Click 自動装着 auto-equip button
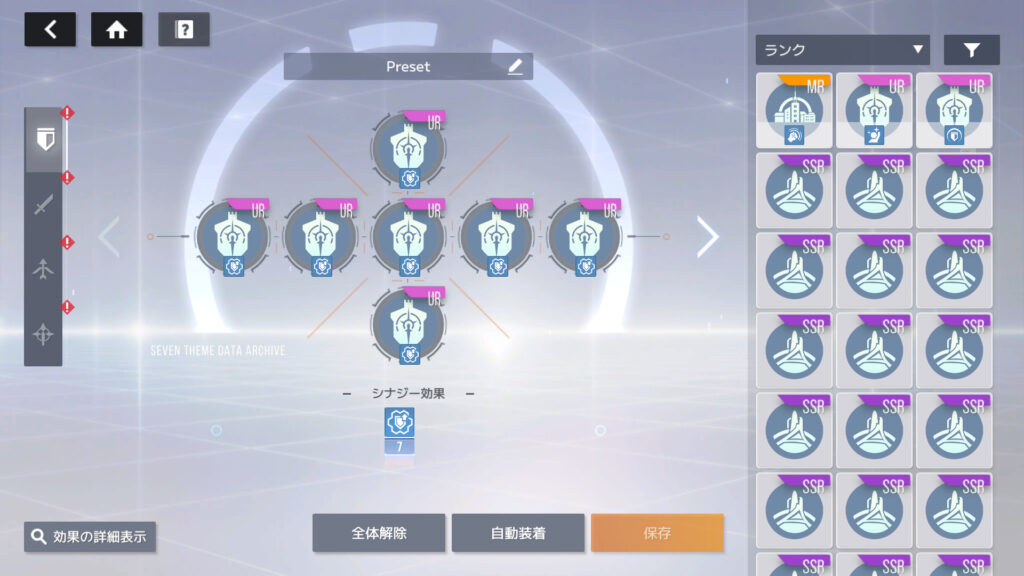The width and height of the screenshot is (1024, 576). 518,533
